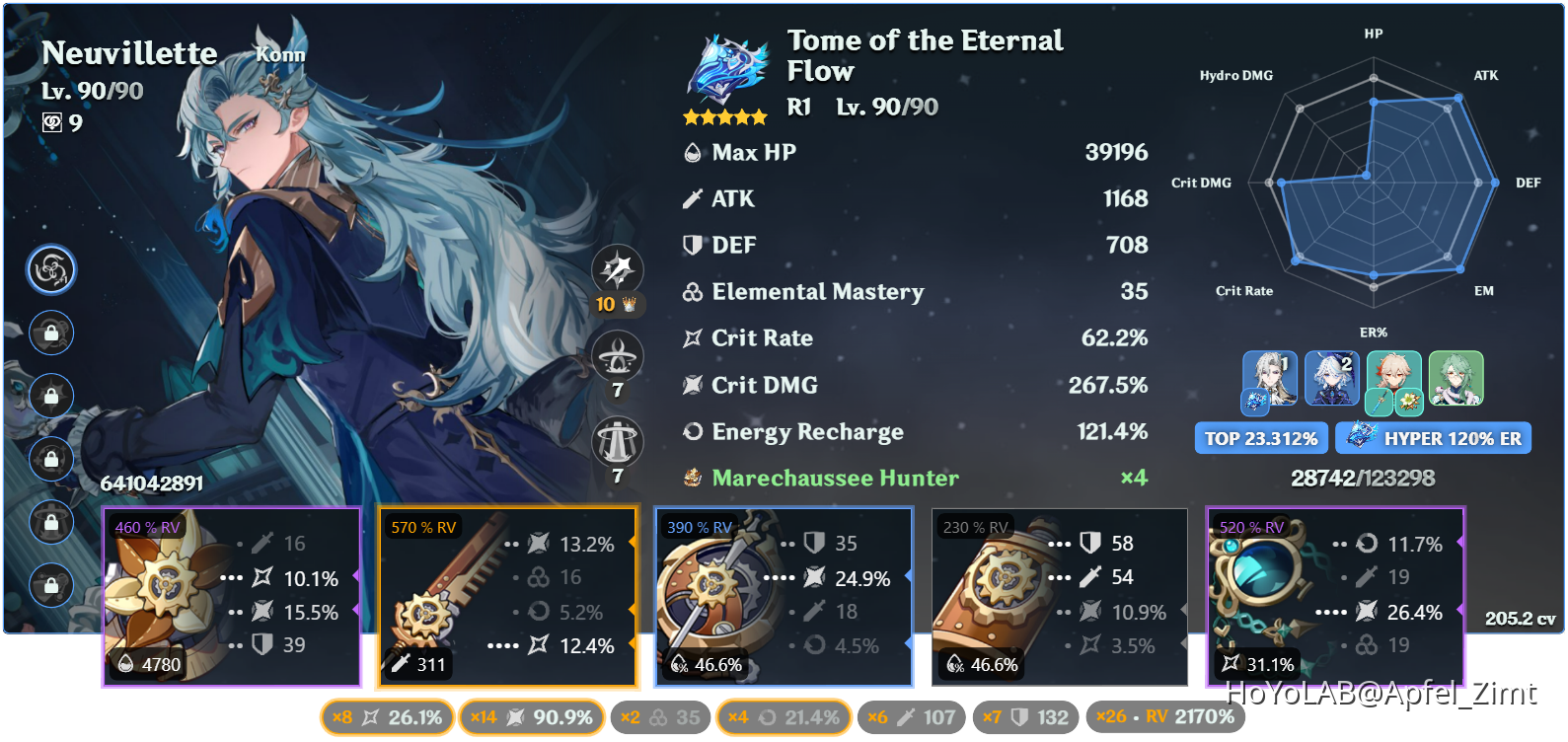Unlock the second constellation lock icon
The height and width of the screenshot is (742, 1568).
coord(51,333)
